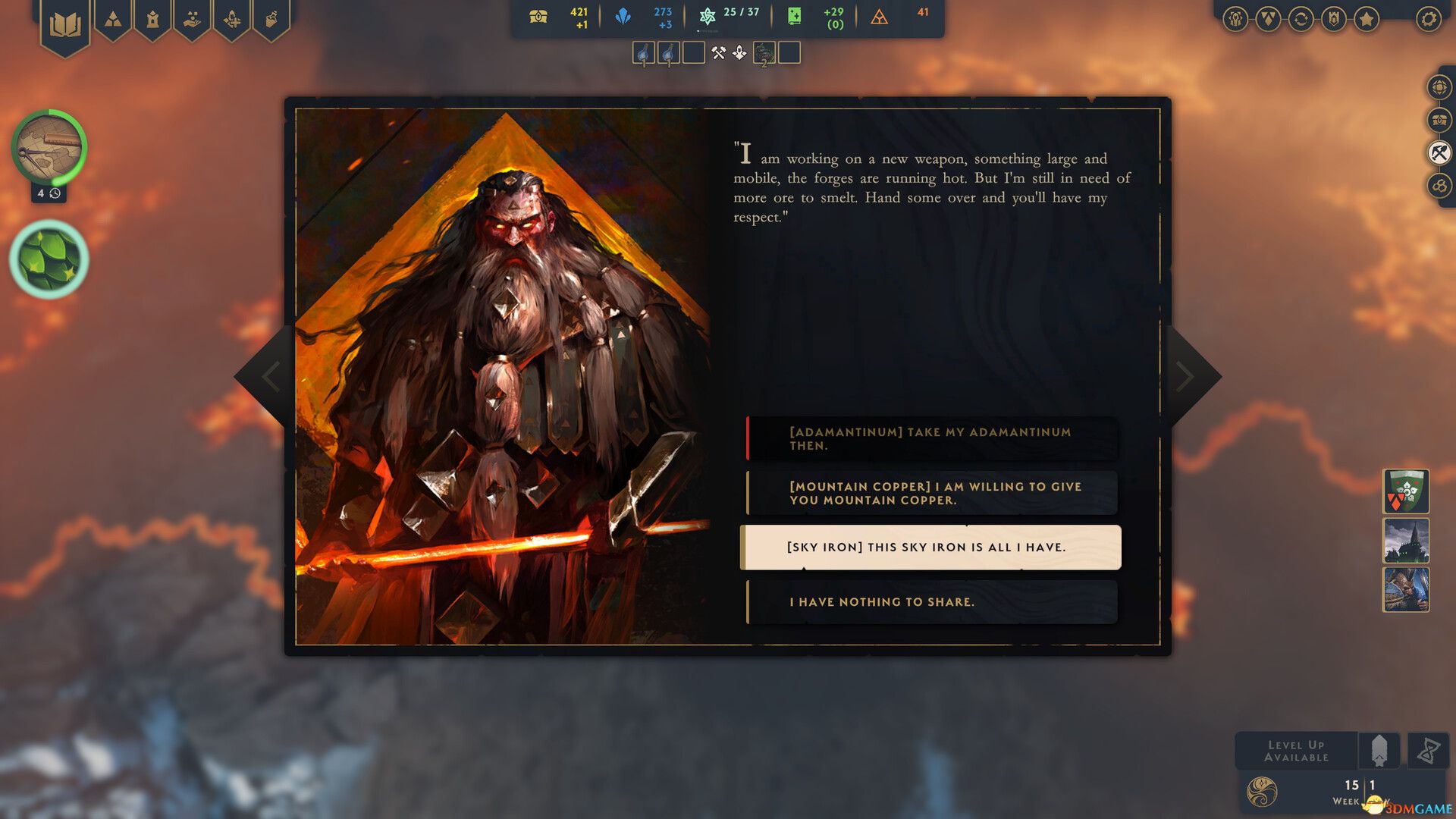The height and width of the screenshot is (819, 1456).
Task: Click the crossed hammers icon beside the item slots
Action: [719, 52]
